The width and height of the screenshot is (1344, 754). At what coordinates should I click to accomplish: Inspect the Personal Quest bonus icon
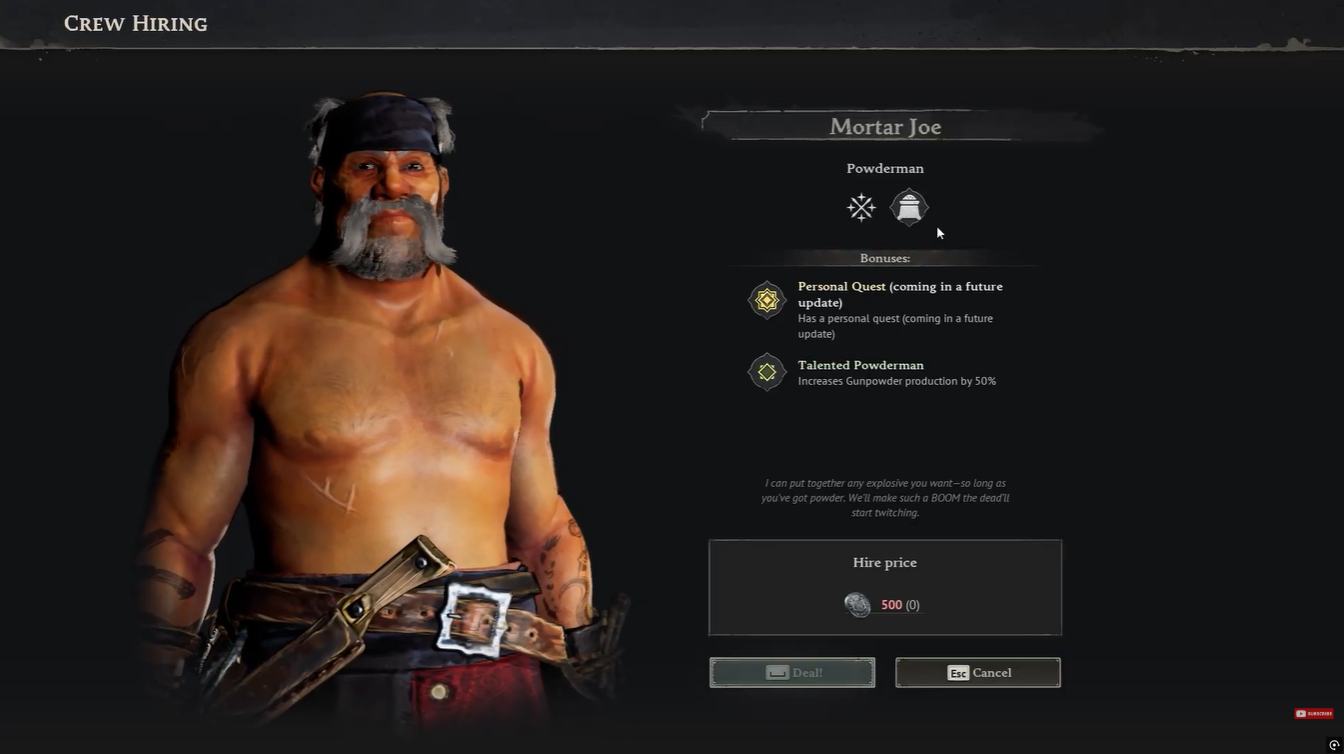tap(767, 300)
